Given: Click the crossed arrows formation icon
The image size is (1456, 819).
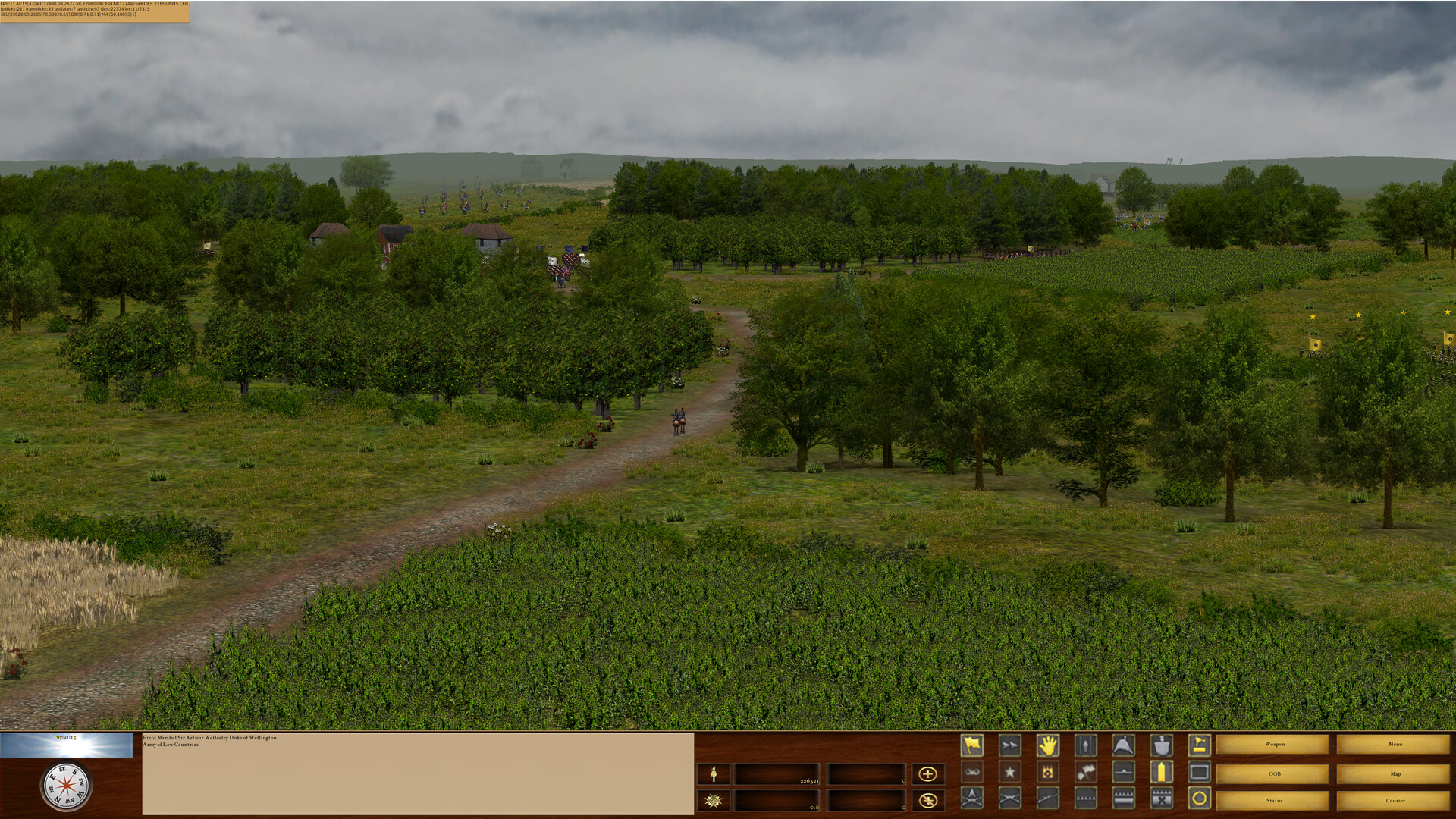Looking at the screenshot, I should point(972,799).
